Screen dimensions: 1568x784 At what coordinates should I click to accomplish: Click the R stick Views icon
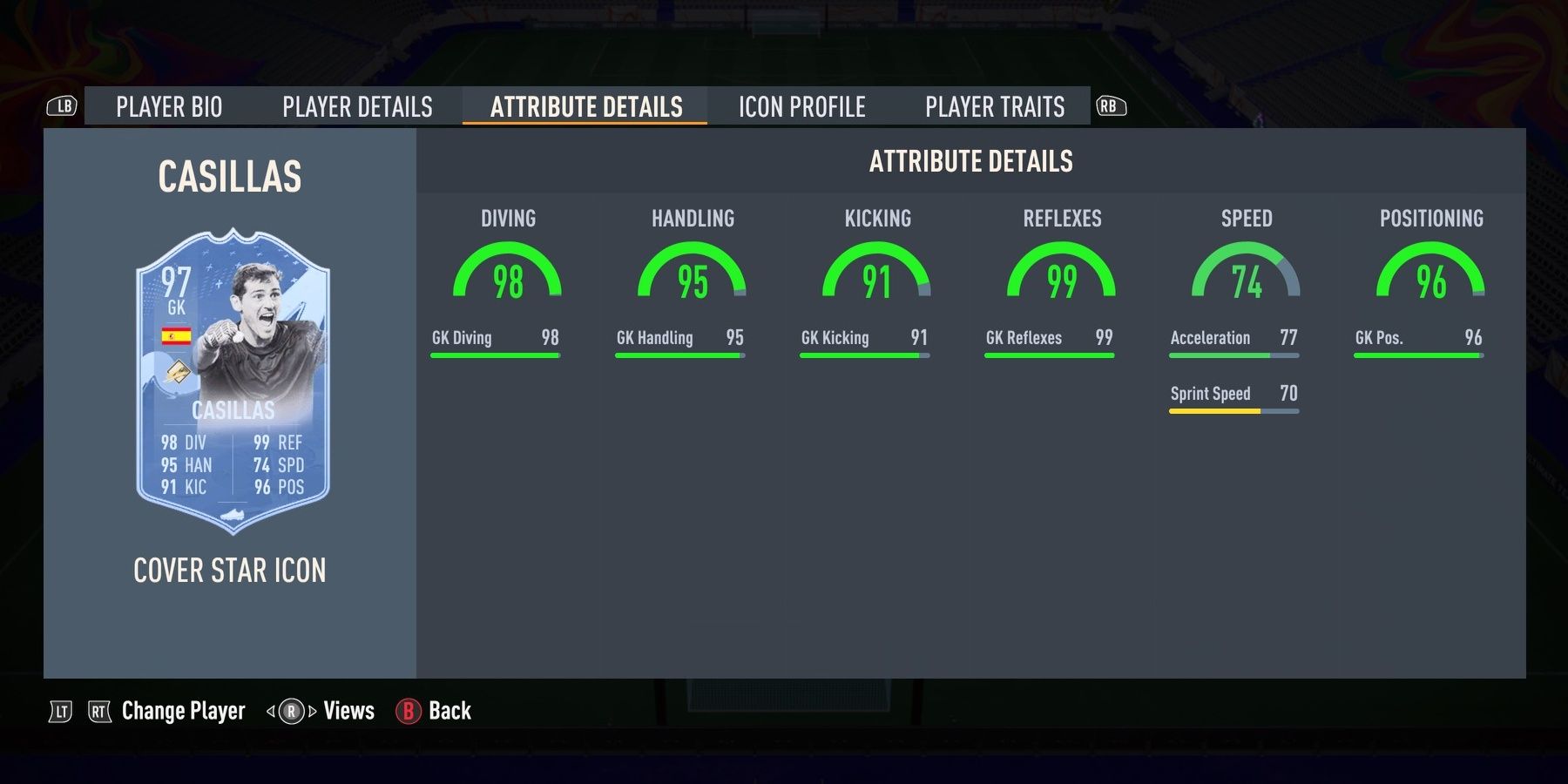tap(294, 711)
